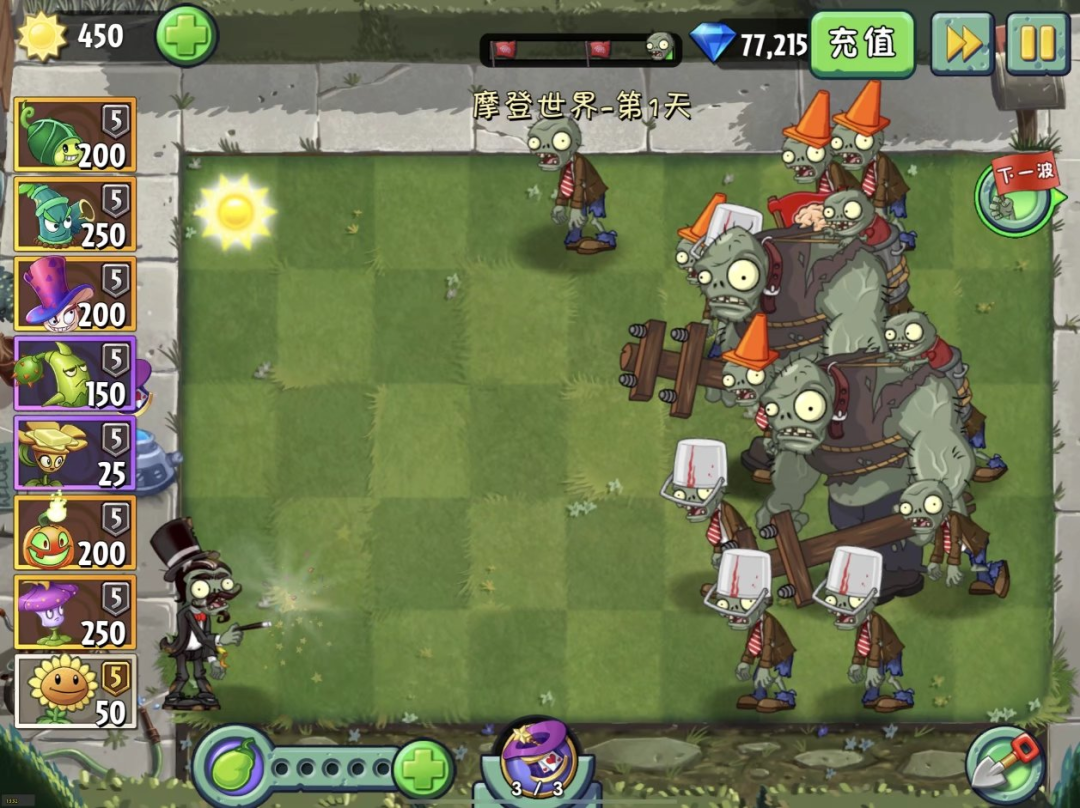
Task: Select the flaming pumpkin plant card
Action: pyautogui.click(x=75, y=532)
